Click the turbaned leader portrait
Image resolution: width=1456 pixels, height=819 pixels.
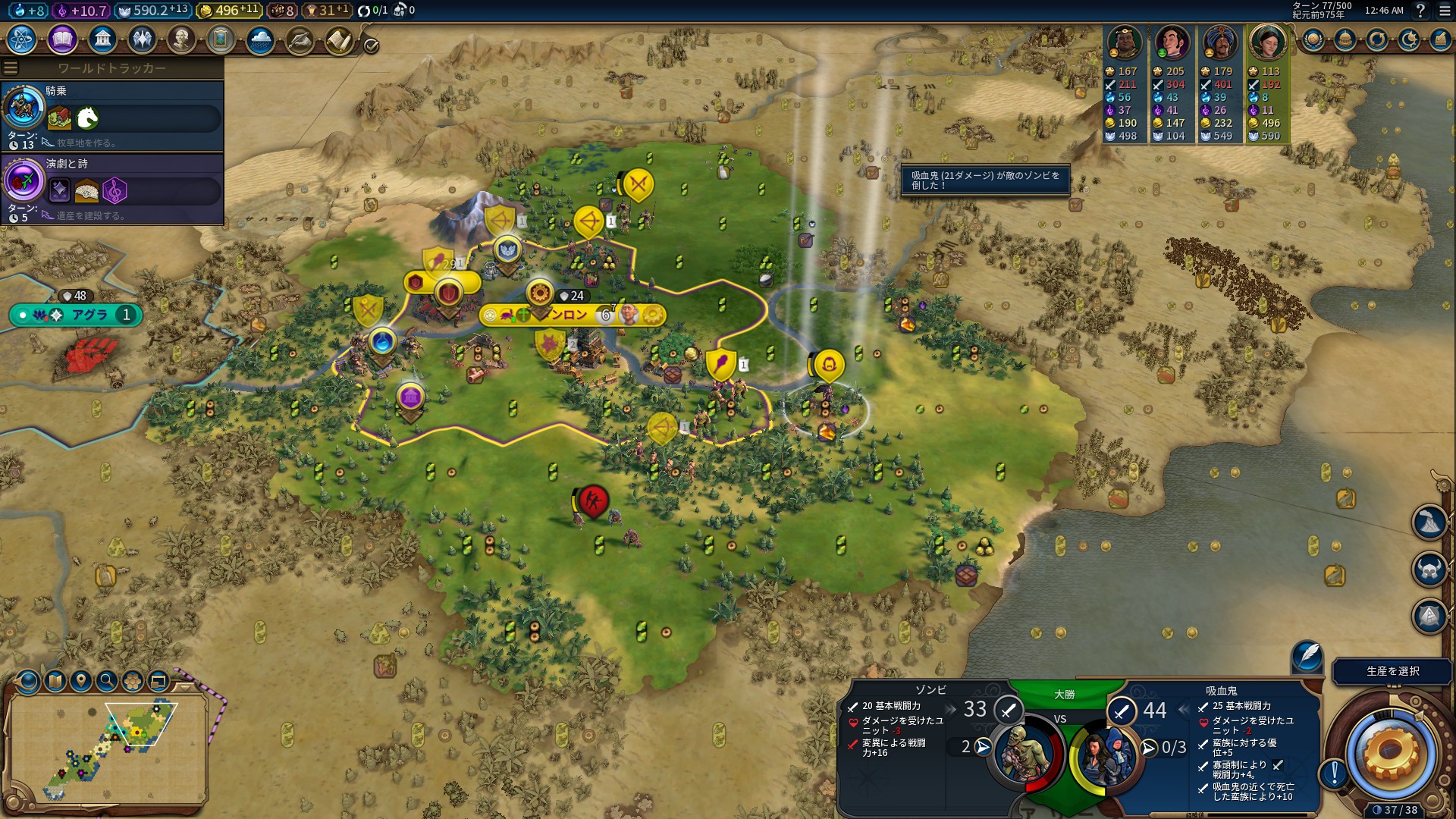[x=1219, y=42]
